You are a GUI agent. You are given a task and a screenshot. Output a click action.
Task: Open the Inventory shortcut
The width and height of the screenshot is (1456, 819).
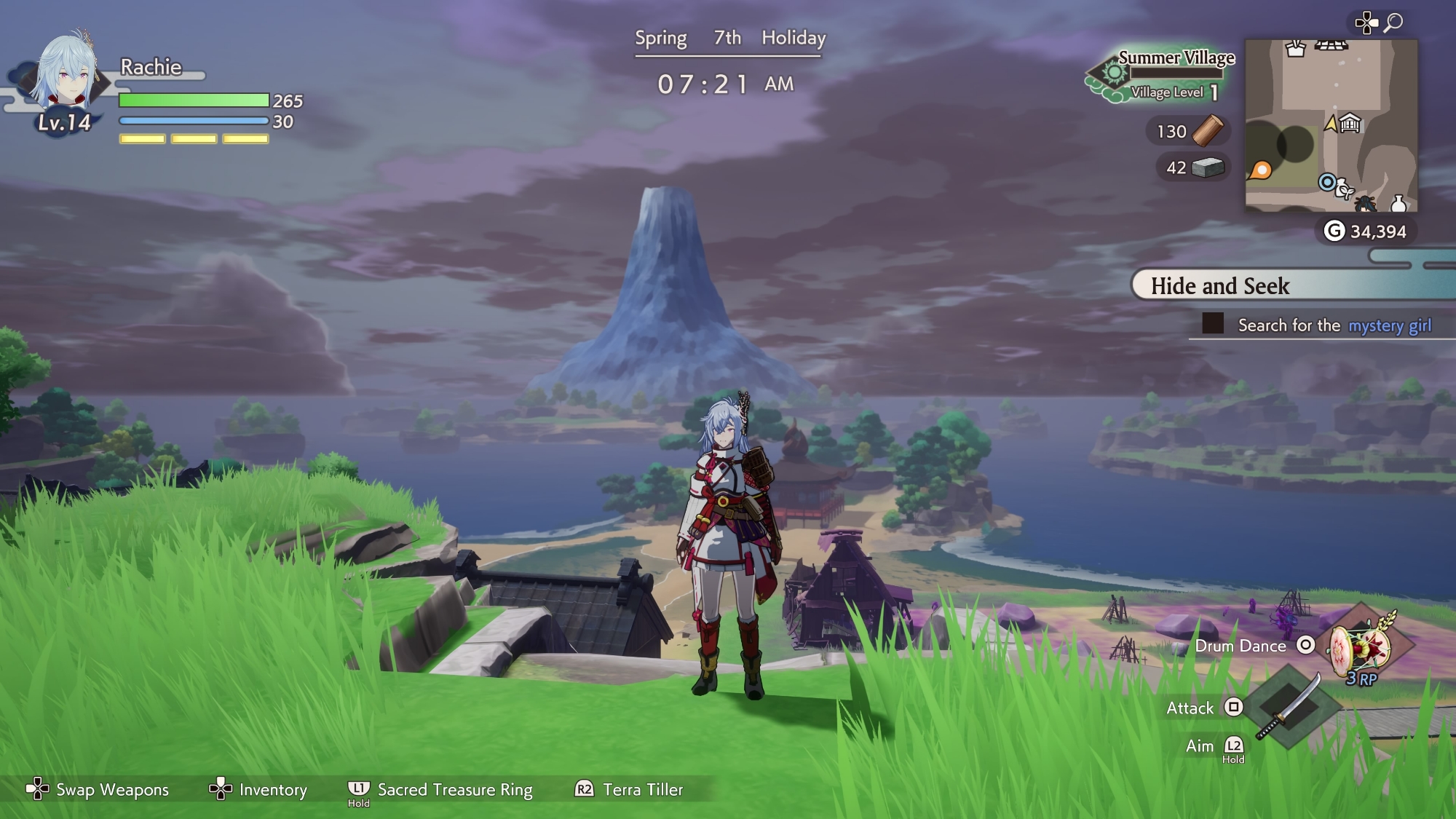point(272,790)
